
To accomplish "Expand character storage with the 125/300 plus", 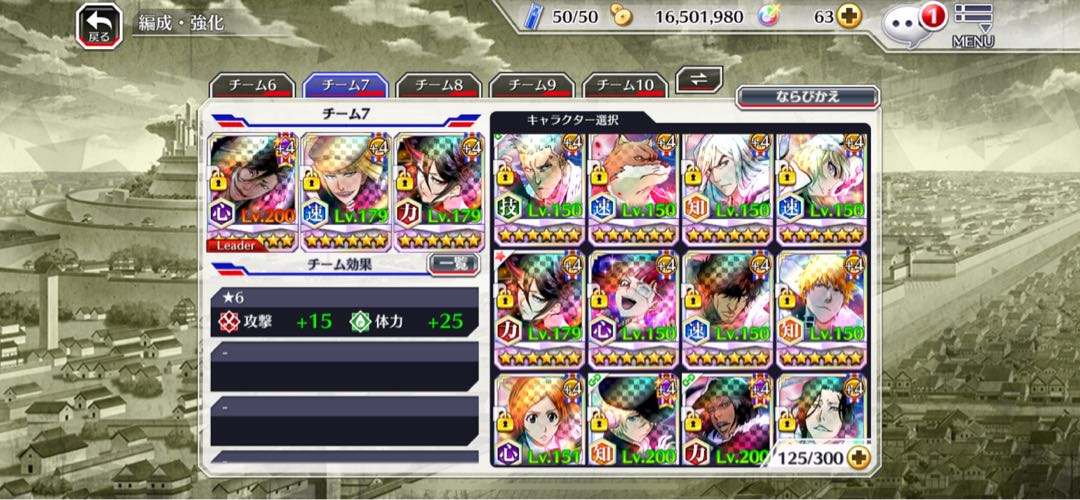I will tap(857, 457).
